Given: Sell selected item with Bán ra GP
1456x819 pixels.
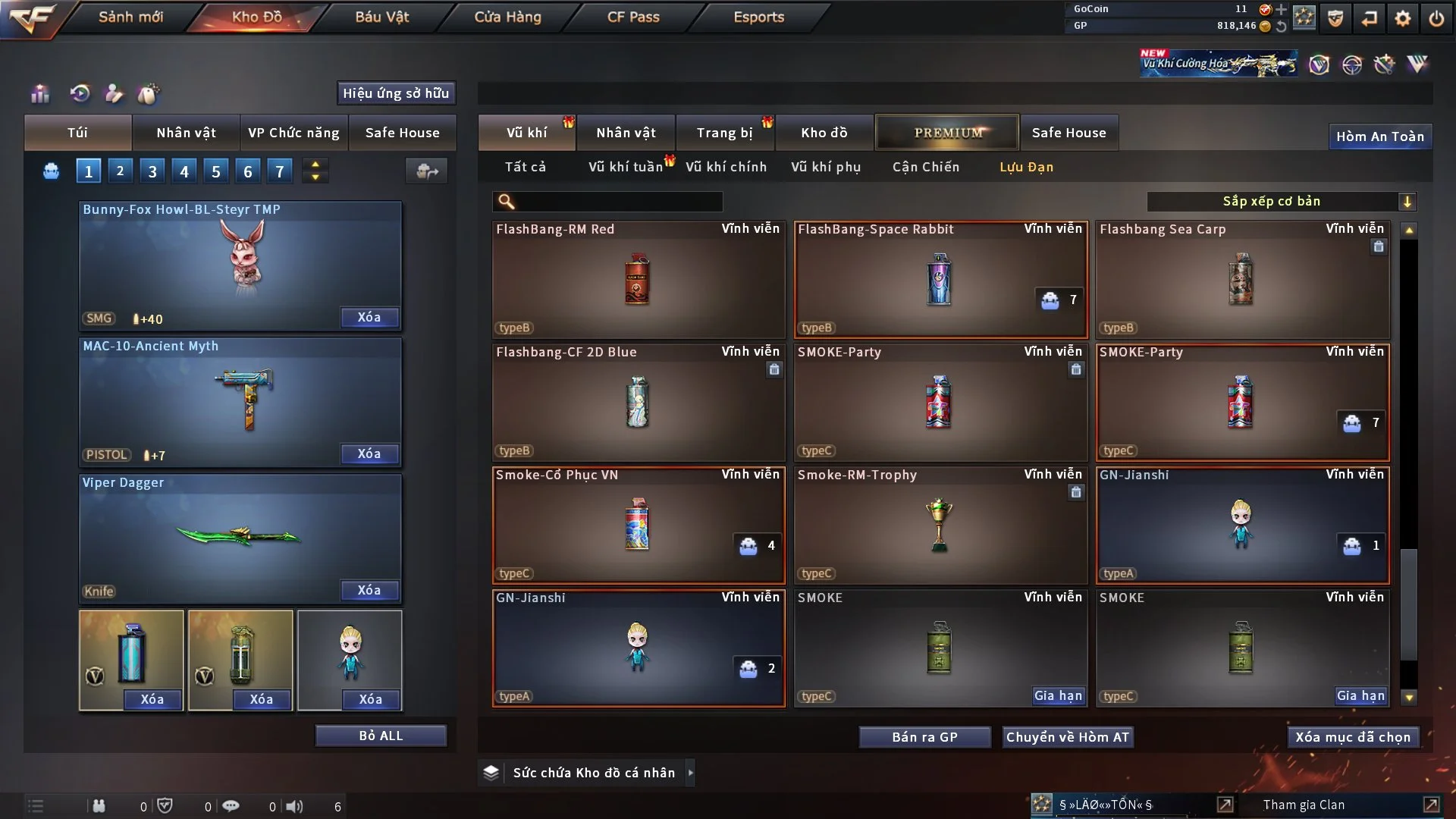Looking at the screenshot, I should point(924,737).
